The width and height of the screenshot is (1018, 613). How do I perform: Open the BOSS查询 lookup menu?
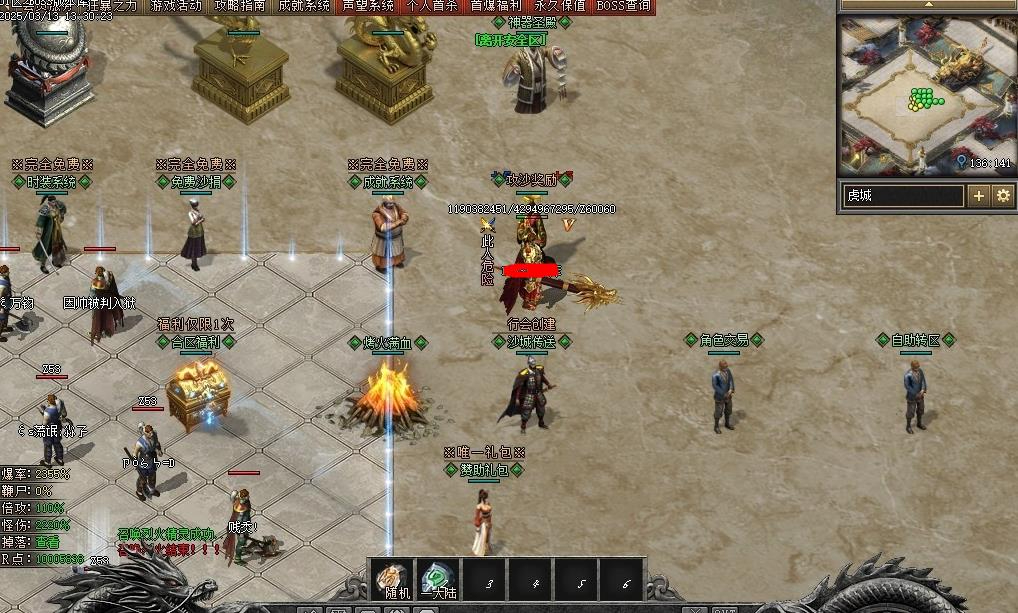click(x=624, y=6)
